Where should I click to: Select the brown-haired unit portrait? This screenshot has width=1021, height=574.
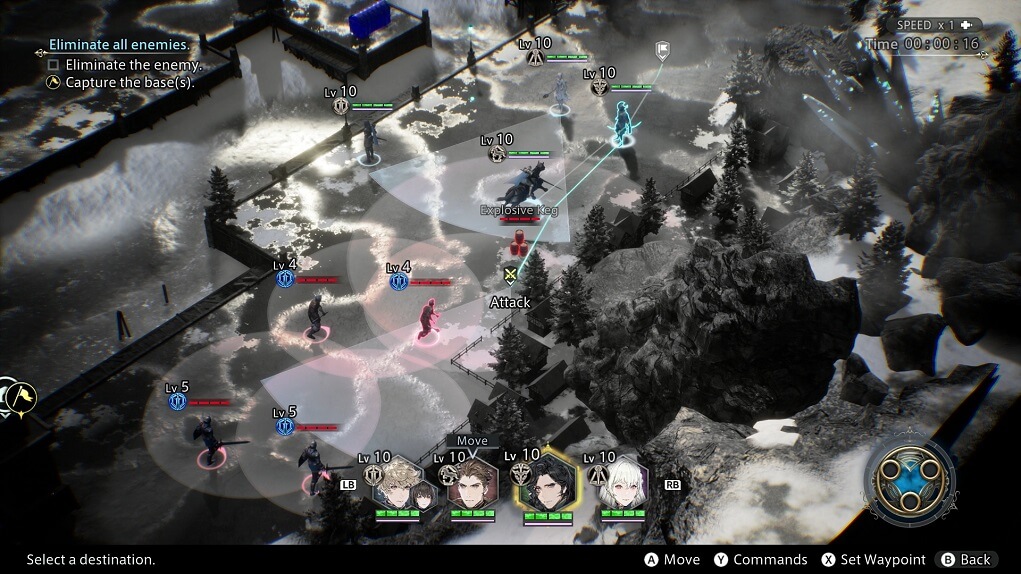coord(472,485)
